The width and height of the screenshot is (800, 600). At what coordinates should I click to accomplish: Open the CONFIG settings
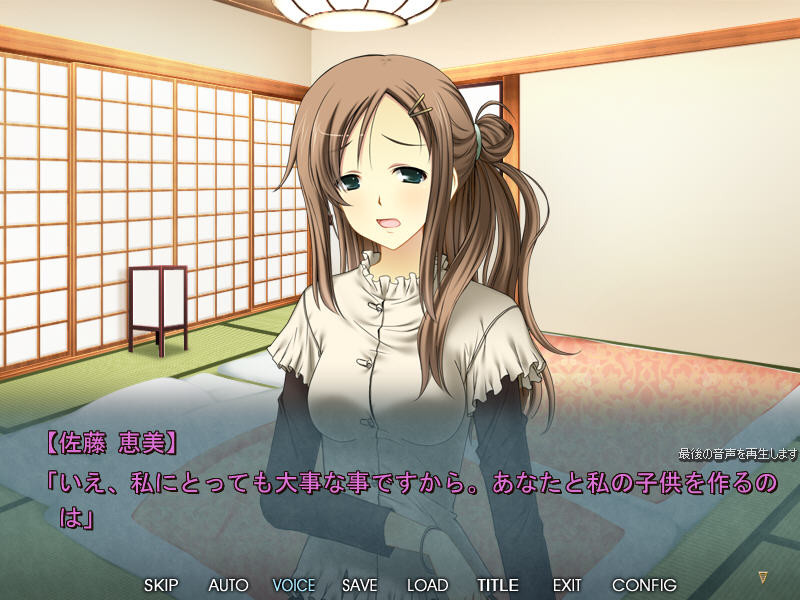[644, 585]
